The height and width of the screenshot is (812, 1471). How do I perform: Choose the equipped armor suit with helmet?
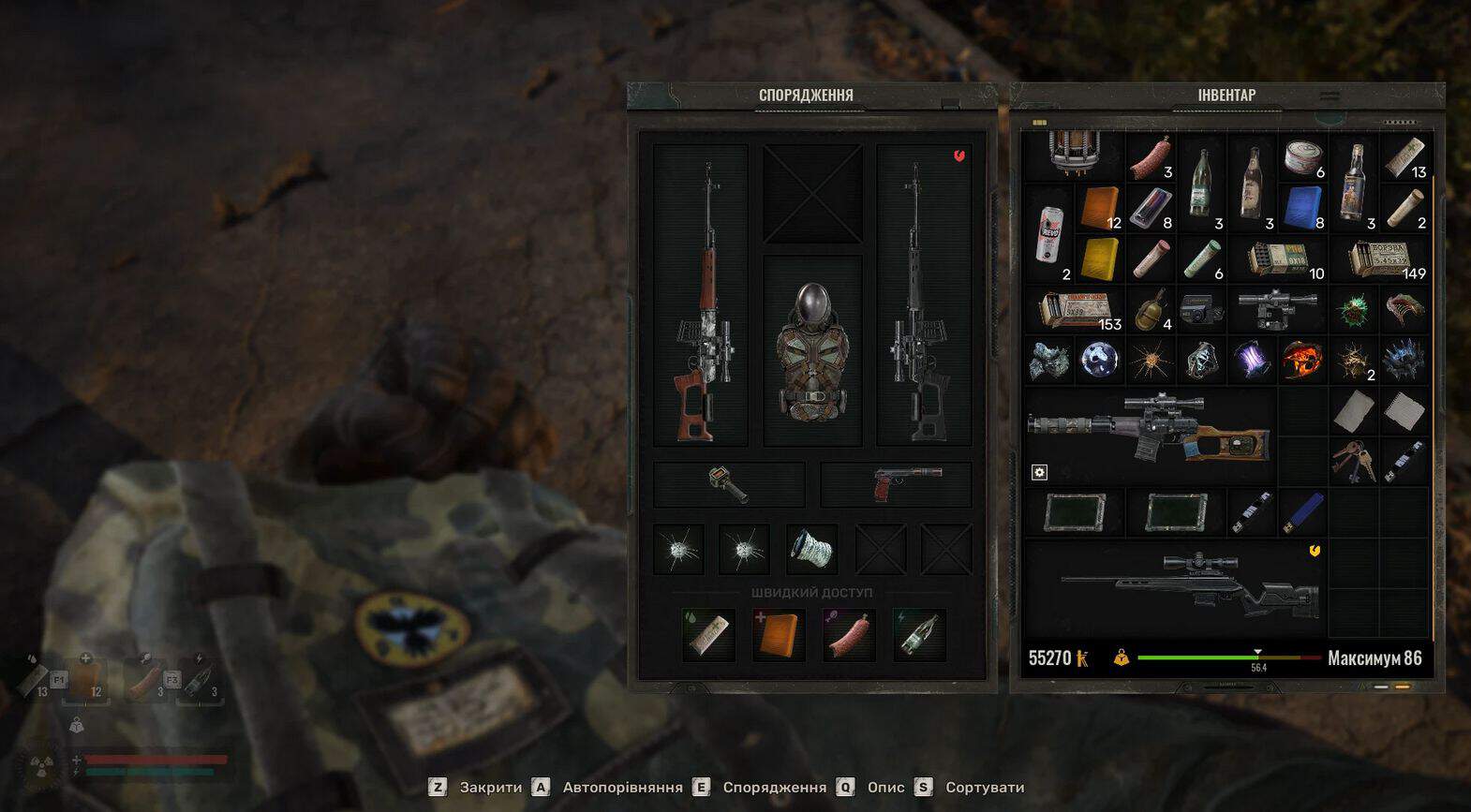click(x=812, y=351)
